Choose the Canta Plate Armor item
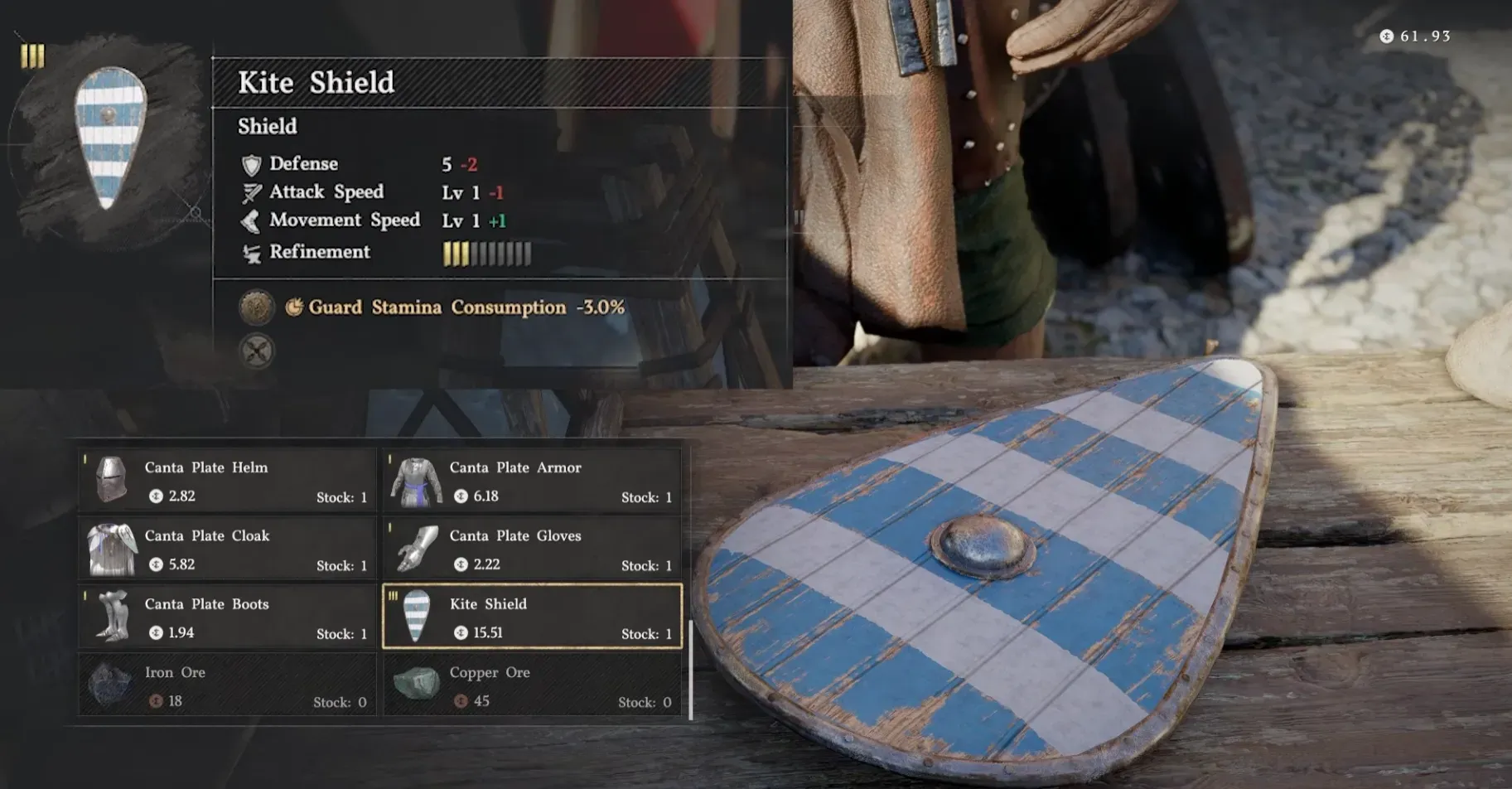The image size is (1512, 789). tap(532, 480)
